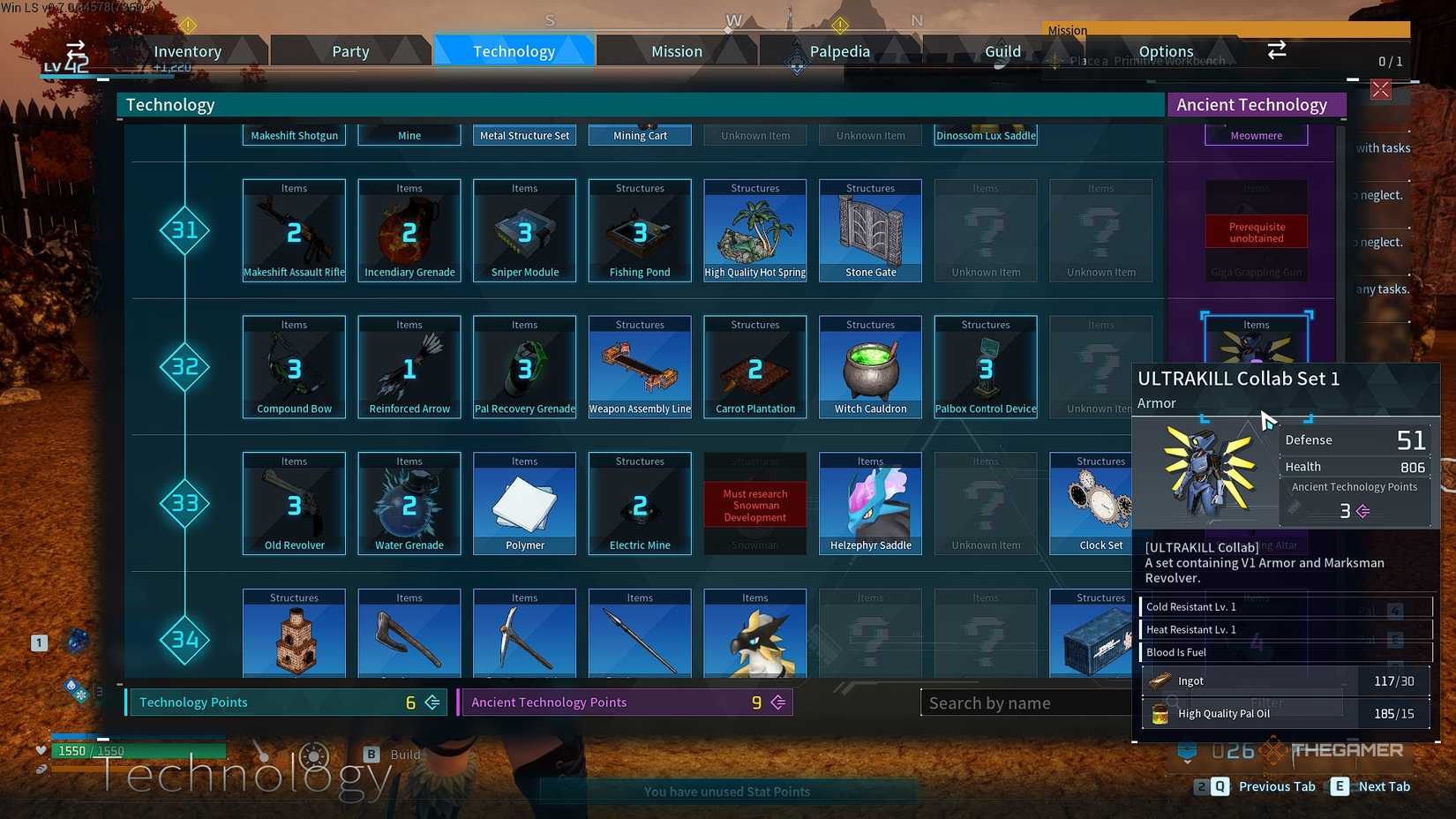Select the Helzephyr Saddle technology icon
The image size is (1456, 819).
(x=870, y=503)
